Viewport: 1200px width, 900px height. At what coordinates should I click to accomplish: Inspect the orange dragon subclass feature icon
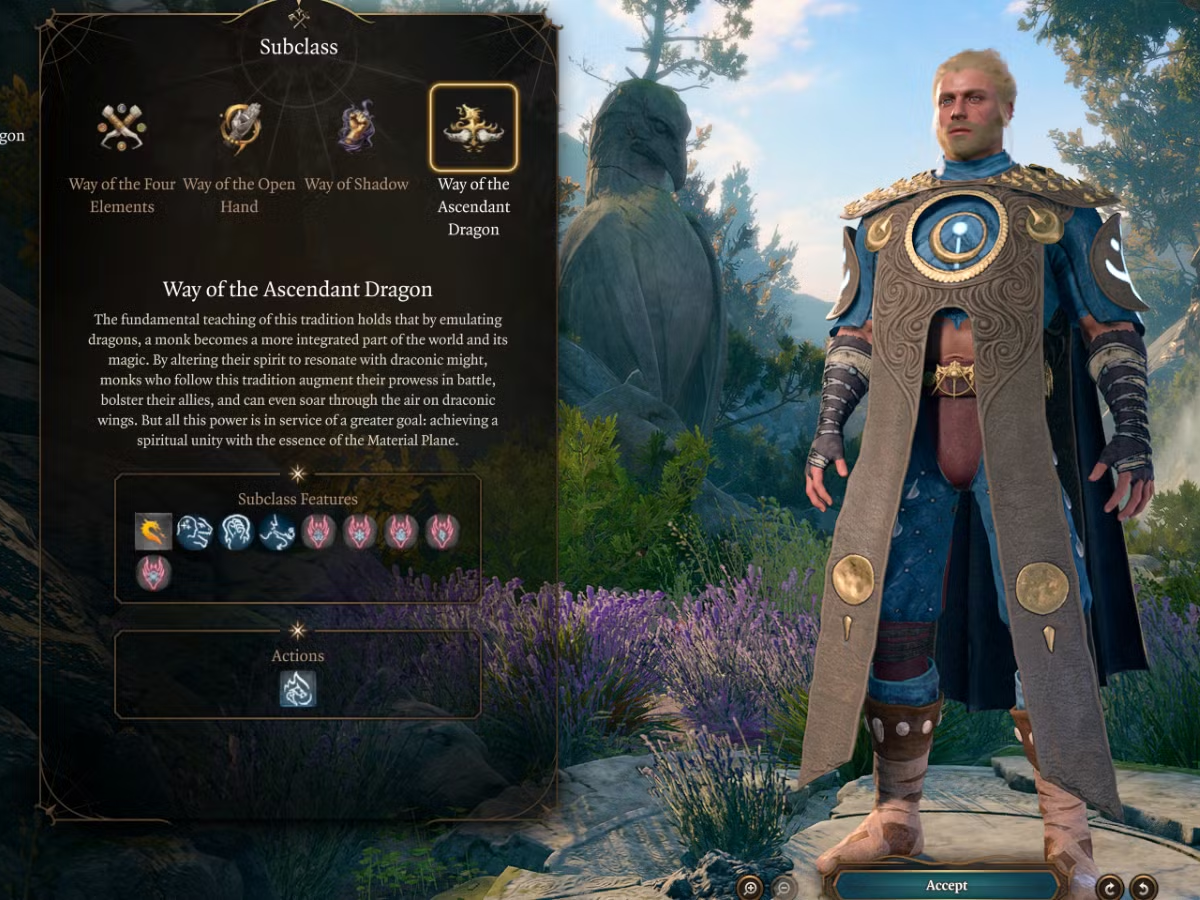pos(154,532)
